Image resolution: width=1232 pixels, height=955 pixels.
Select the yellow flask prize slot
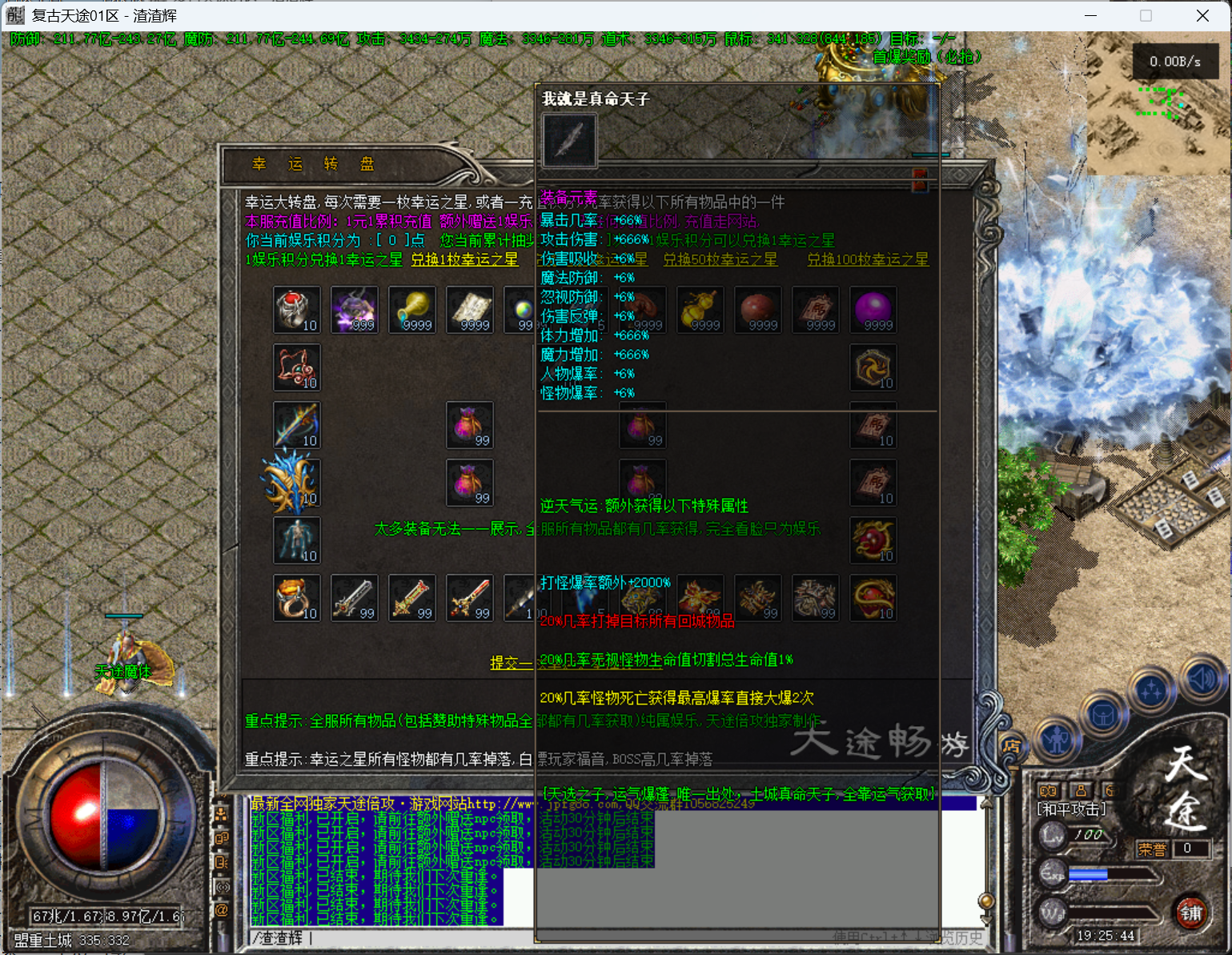[412, 310]
